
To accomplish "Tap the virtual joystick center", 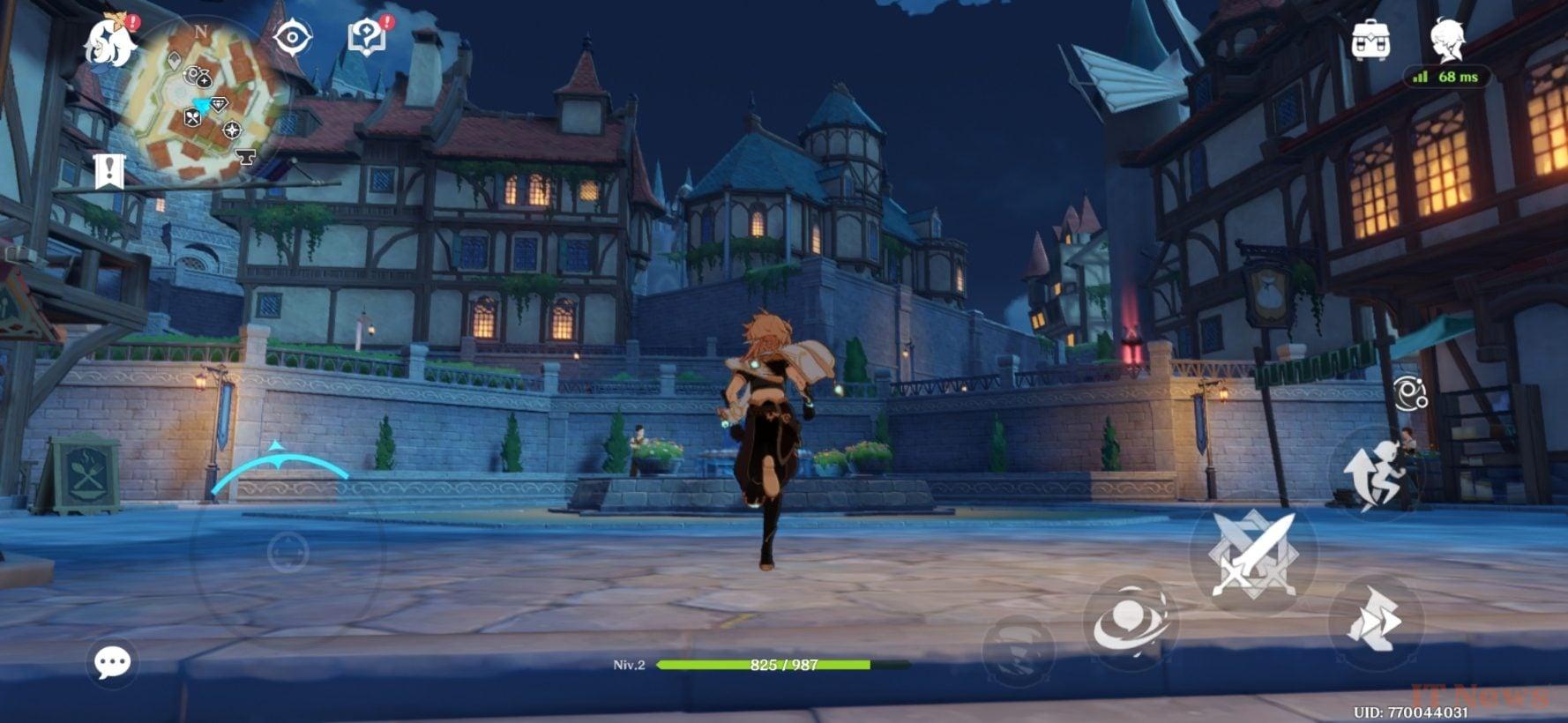I will click(x=287, y=553).
